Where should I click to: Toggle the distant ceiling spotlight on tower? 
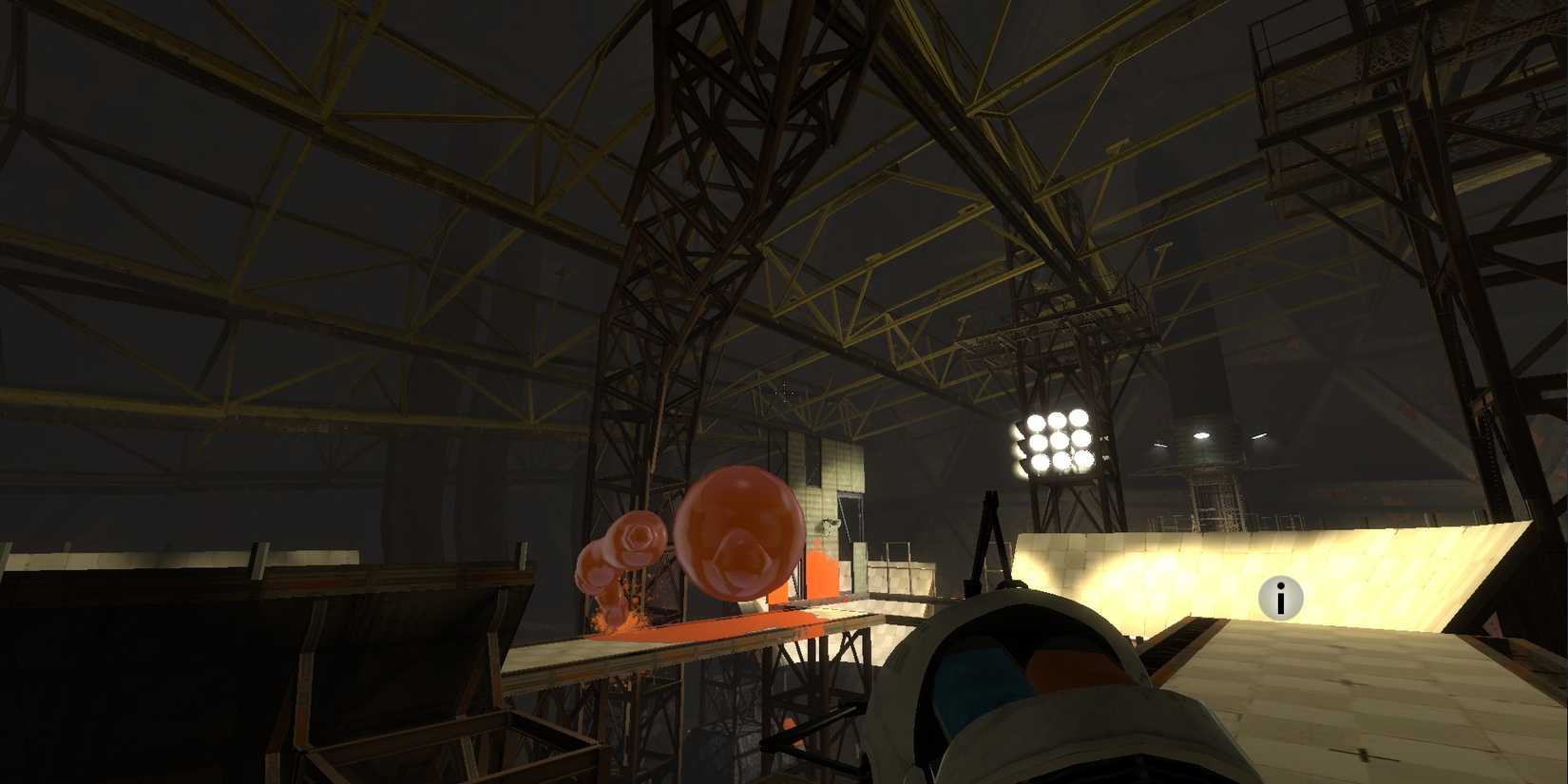[1201, 433]
